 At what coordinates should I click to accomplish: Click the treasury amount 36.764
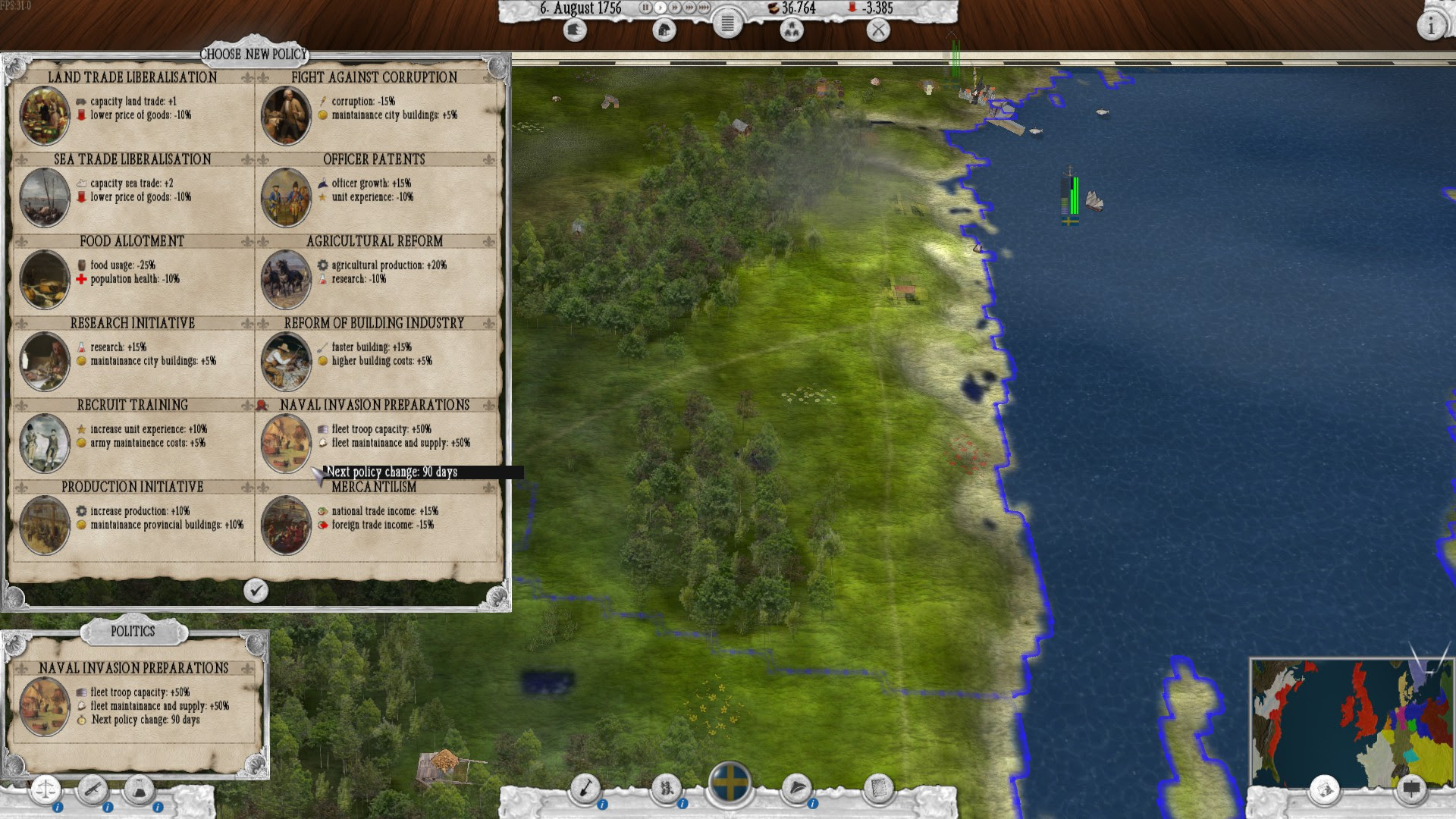click(796, 8)
